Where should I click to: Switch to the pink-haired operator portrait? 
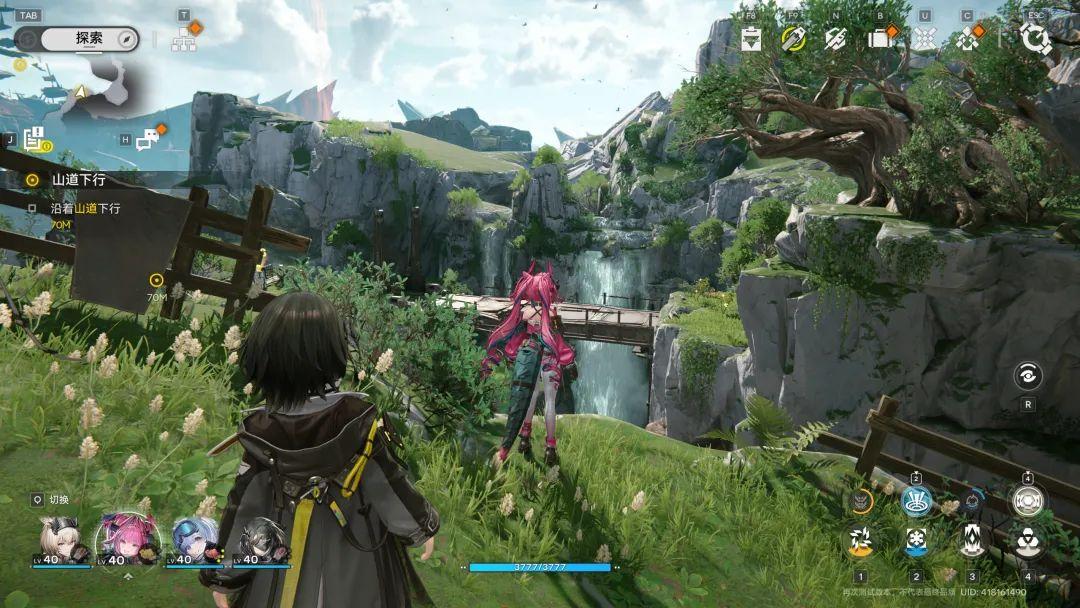pos(127,539)
